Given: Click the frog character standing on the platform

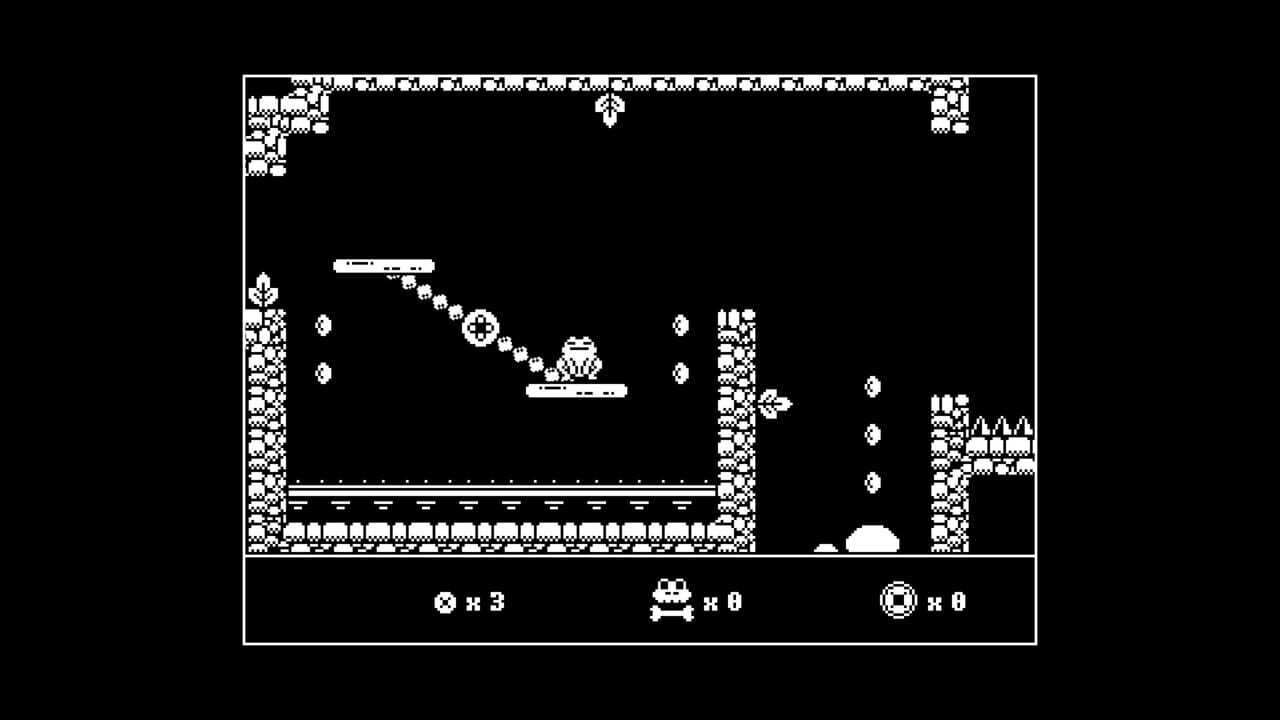Looking at the screenshot, I should [x=578, y=355].
